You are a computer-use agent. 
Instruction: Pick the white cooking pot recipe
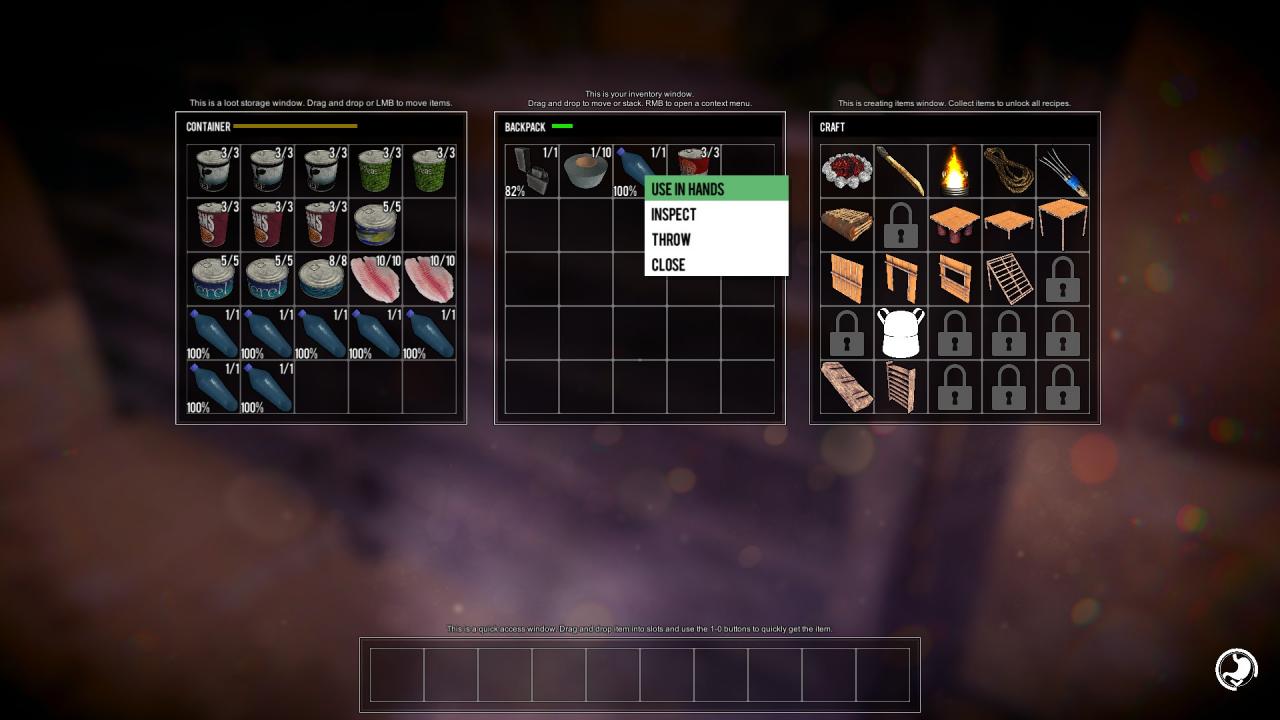click(x=900, y=333)
